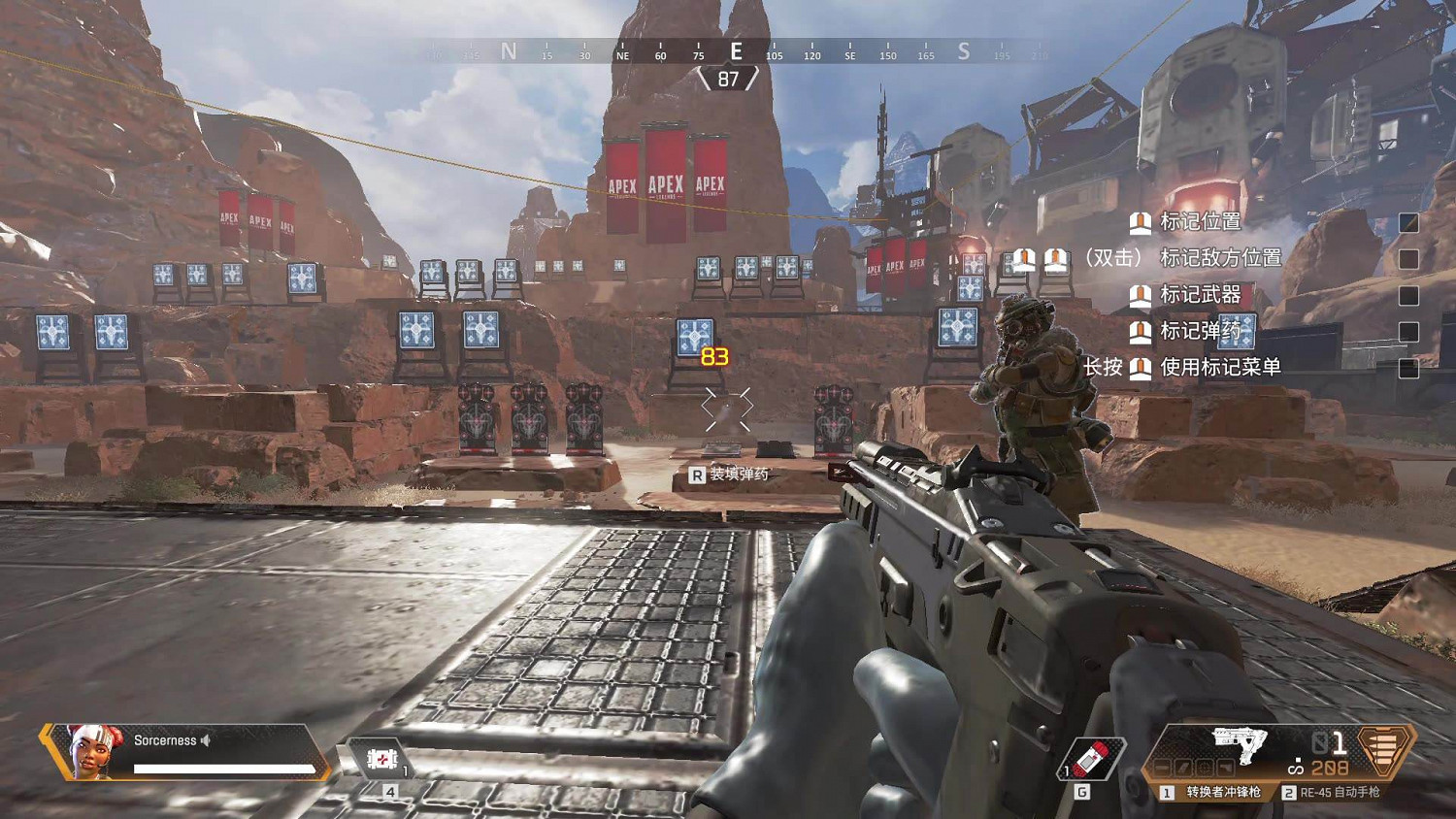This screenshot has height=819, width=1456.
Task: Expand the stock attachment slot
Action: (1226, 768)
